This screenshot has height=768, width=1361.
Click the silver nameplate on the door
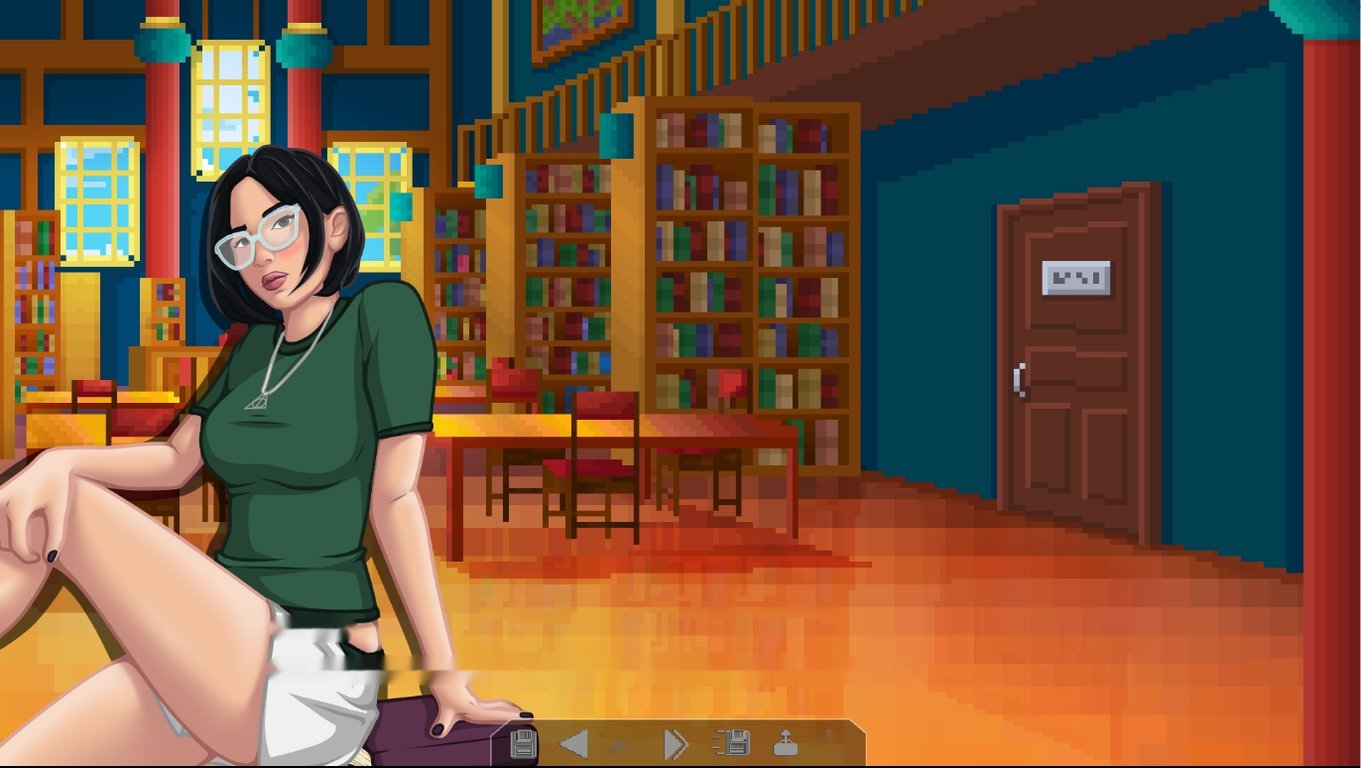click(1075, 279)
